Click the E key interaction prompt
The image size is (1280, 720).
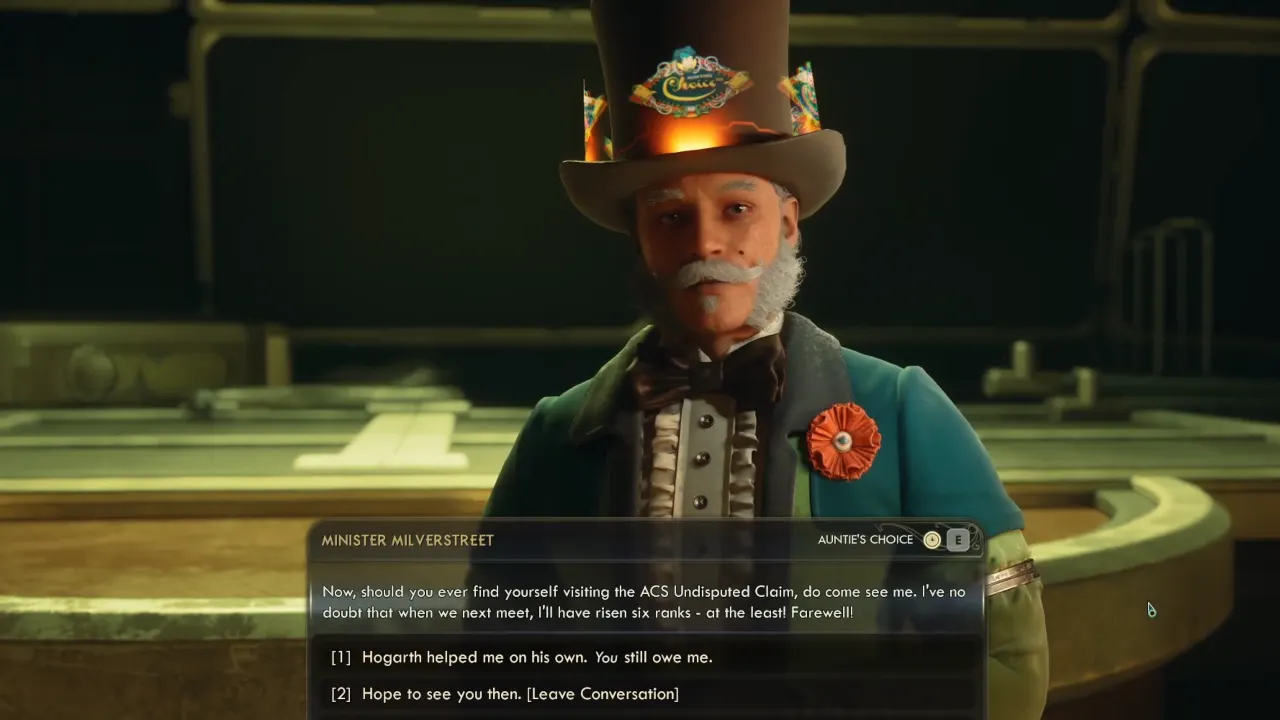957,539
